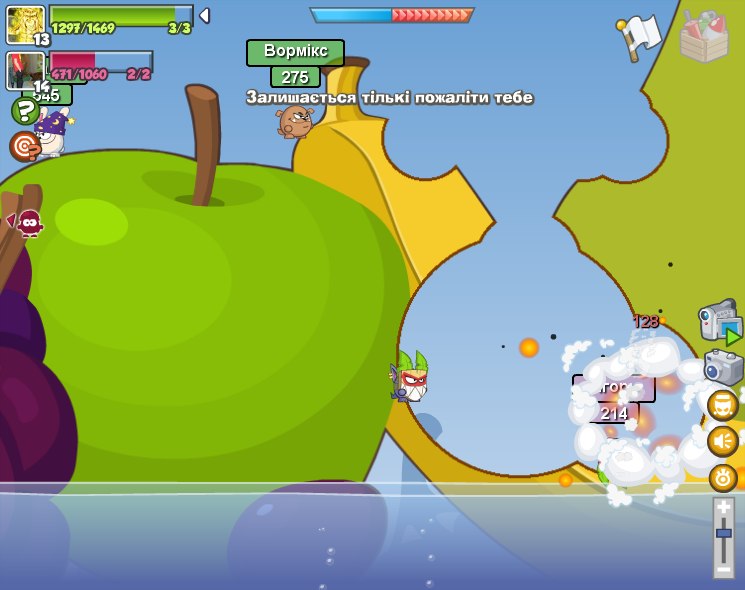Take a screenshot with the photo camera
The image size is (745, 590).
[x=722, y=367]
